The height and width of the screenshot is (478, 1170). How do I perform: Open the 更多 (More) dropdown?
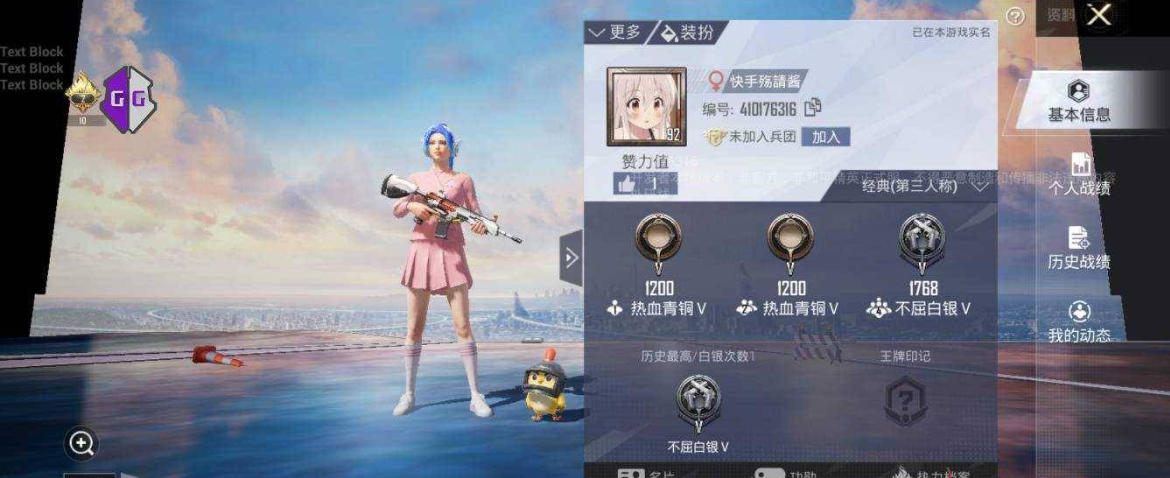pos(615,33)
